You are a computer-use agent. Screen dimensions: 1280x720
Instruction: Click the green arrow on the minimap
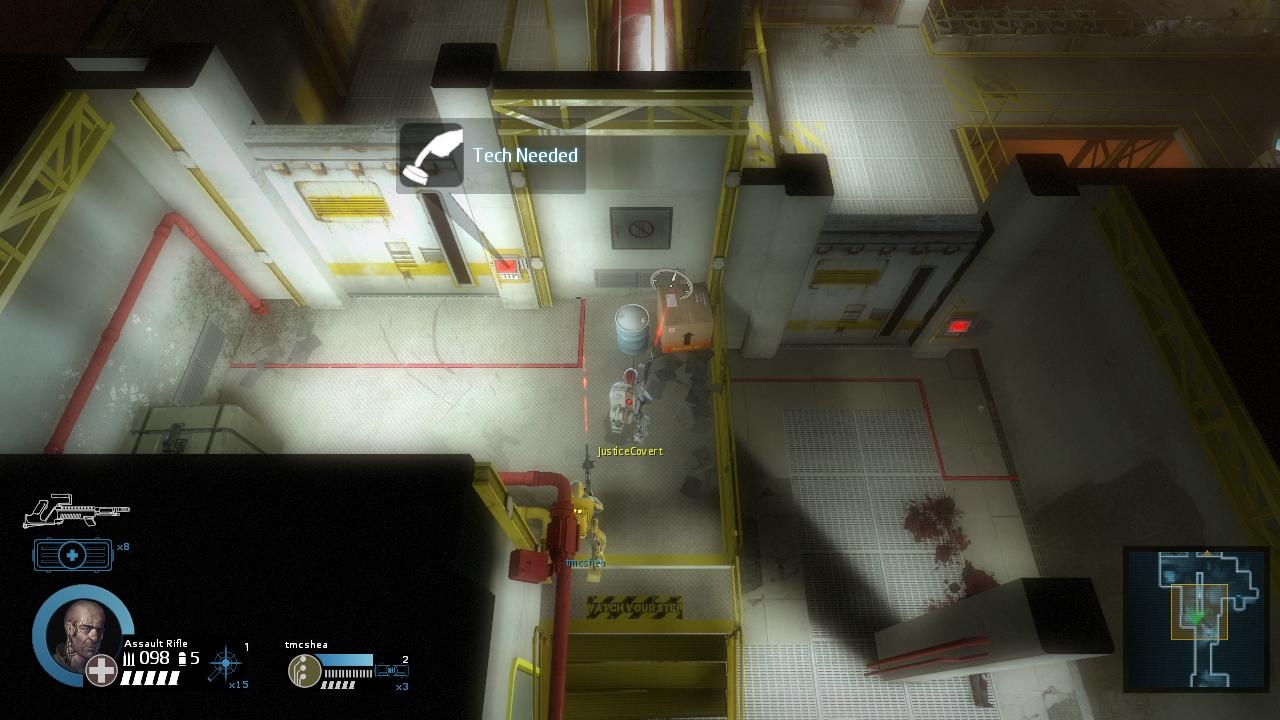(x=1197, y=616)
